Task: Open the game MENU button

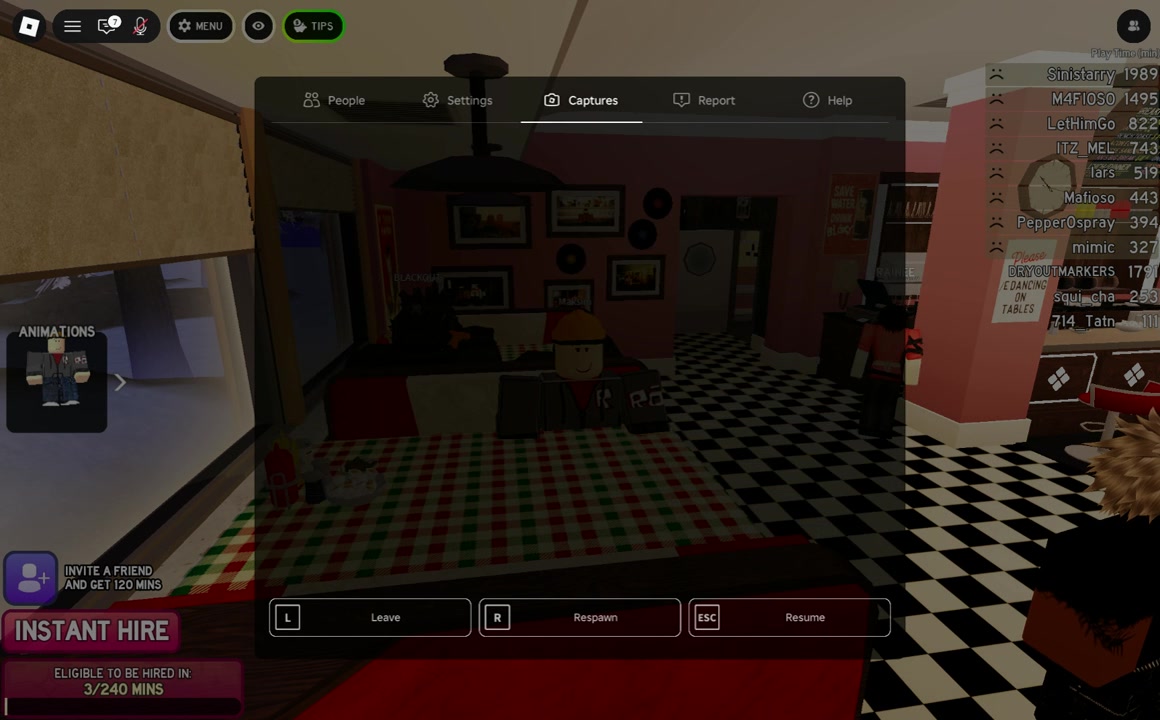Action: [200, 26]
